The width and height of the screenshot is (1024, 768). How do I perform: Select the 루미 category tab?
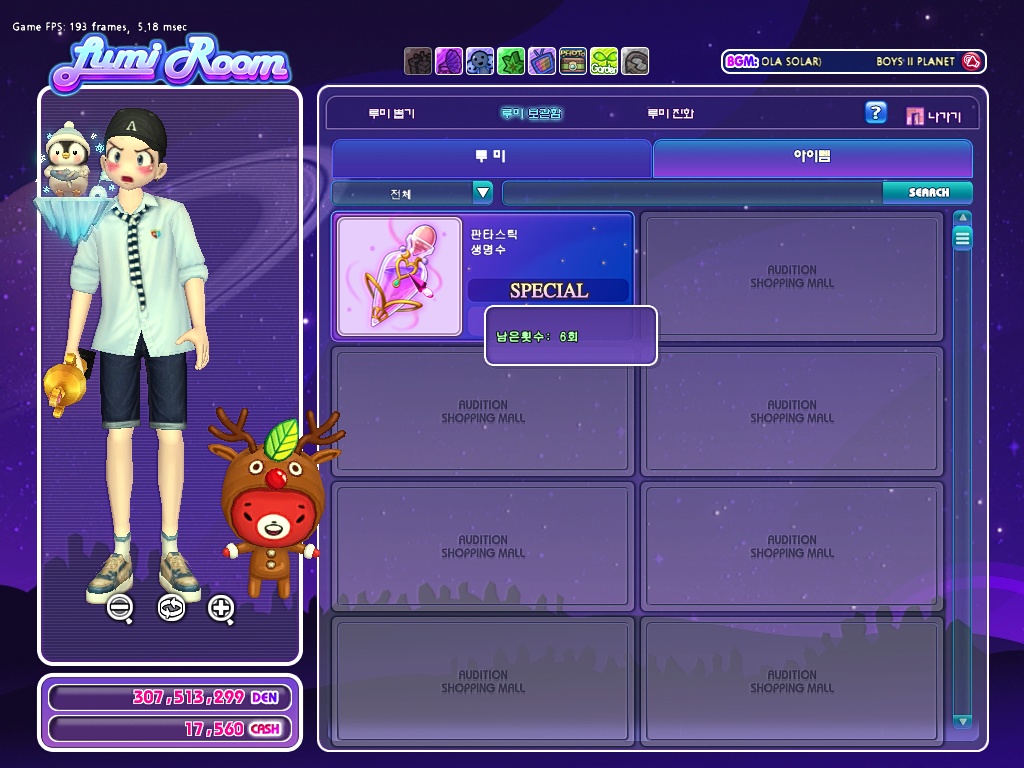(x=491, y=158)
